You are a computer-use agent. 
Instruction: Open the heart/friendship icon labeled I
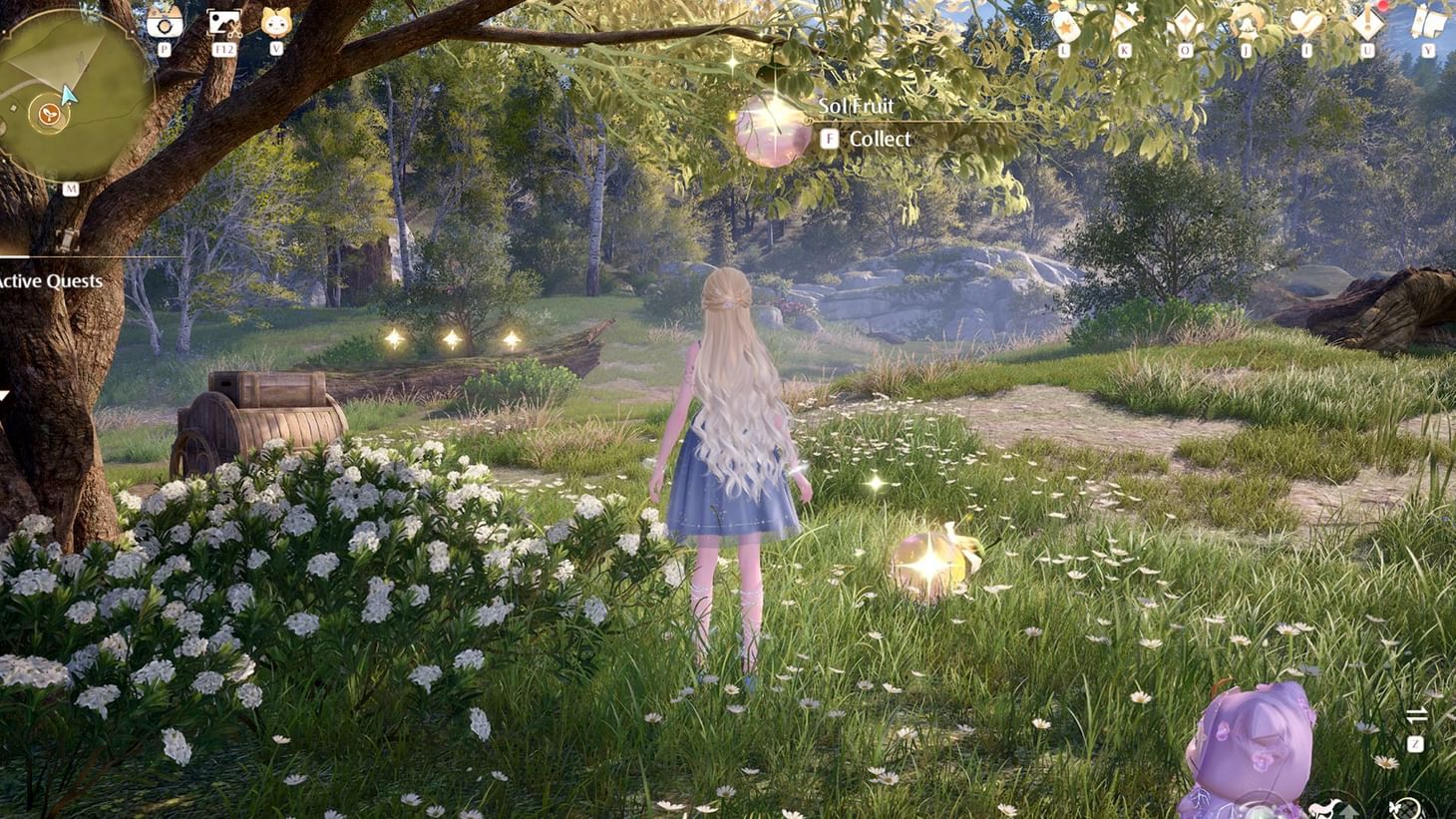1304,18
